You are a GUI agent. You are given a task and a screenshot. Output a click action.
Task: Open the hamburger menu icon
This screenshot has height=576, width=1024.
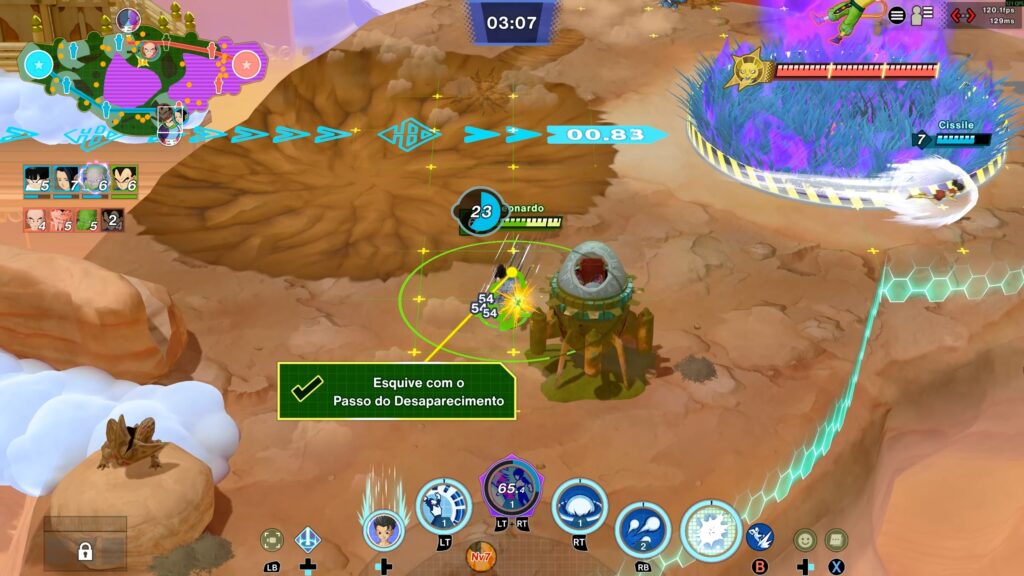897,15
